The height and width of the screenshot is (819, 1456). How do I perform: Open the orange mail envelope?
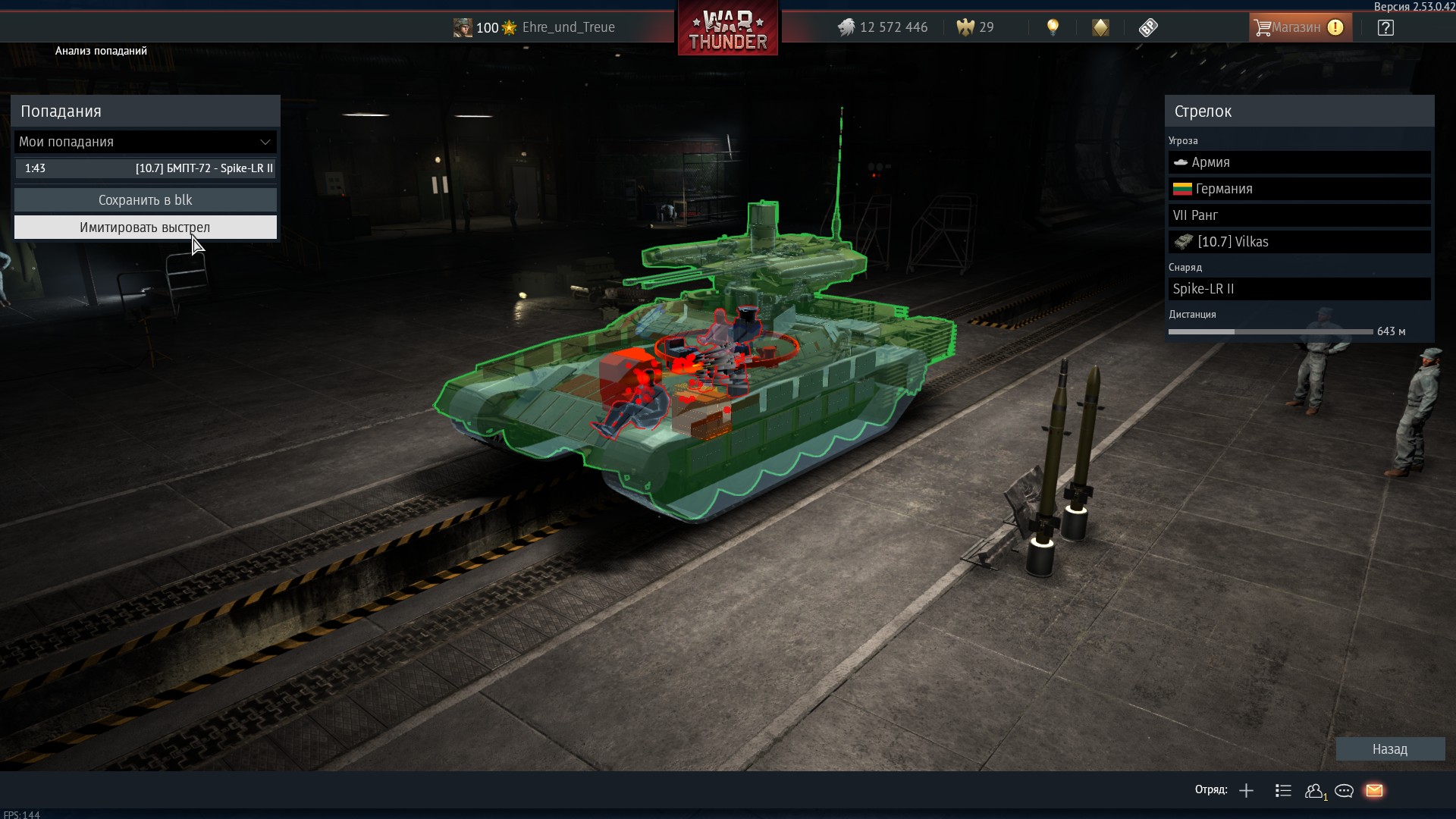pyautogui.click(x=1374, y=791)
